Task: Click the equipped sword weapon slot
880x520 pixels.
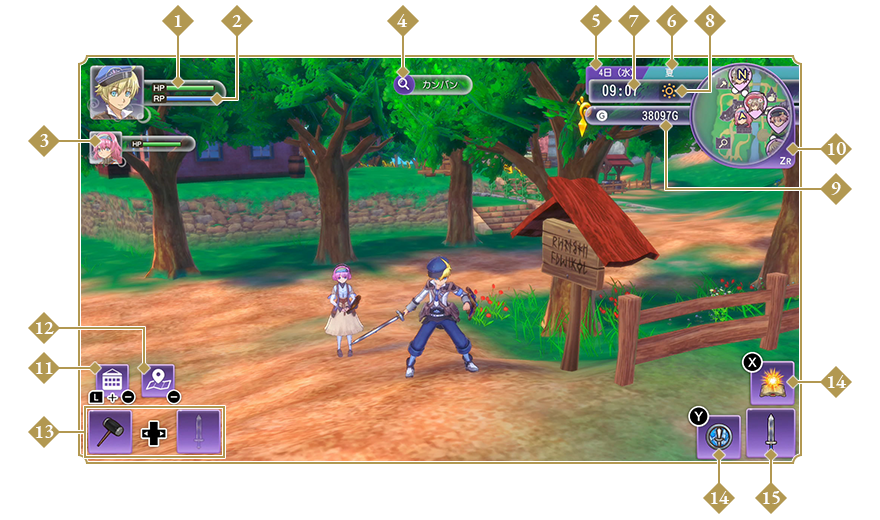Action: tap(771, 433)
